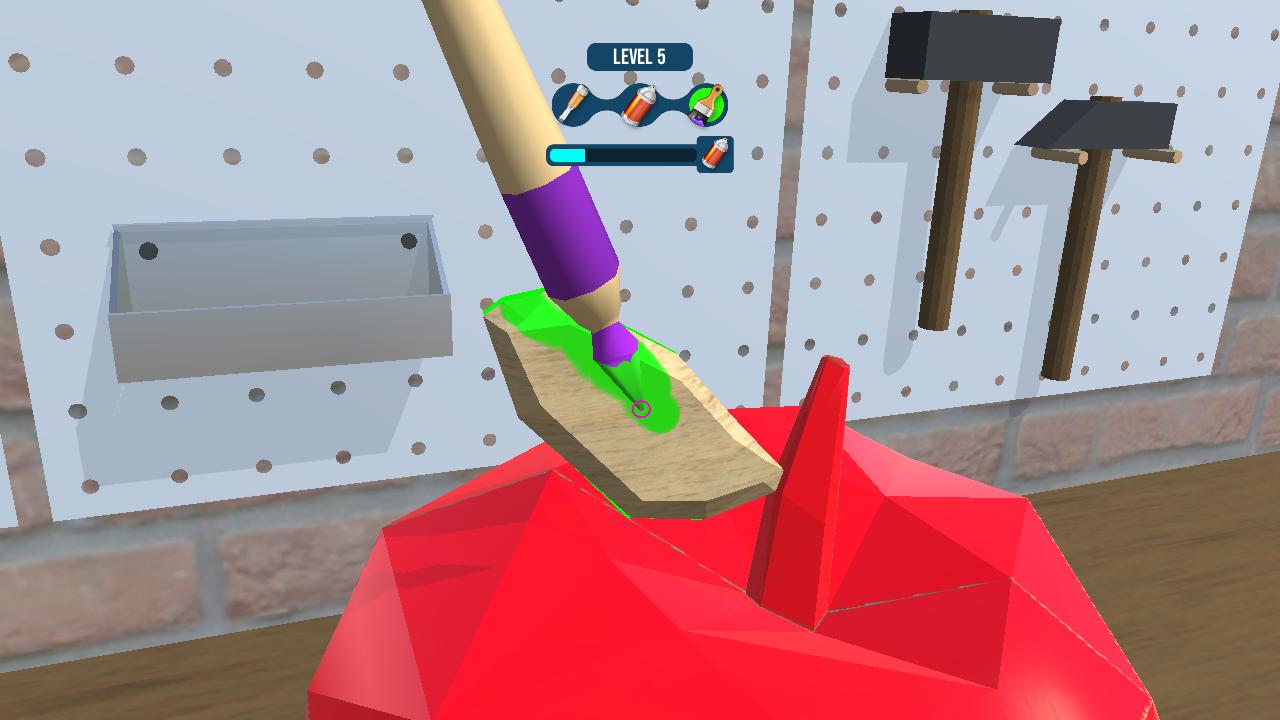This screenshot has width=1280, height=720.
Task: Click the middle gray dot above the stage icons
Action: coord(629,77)
